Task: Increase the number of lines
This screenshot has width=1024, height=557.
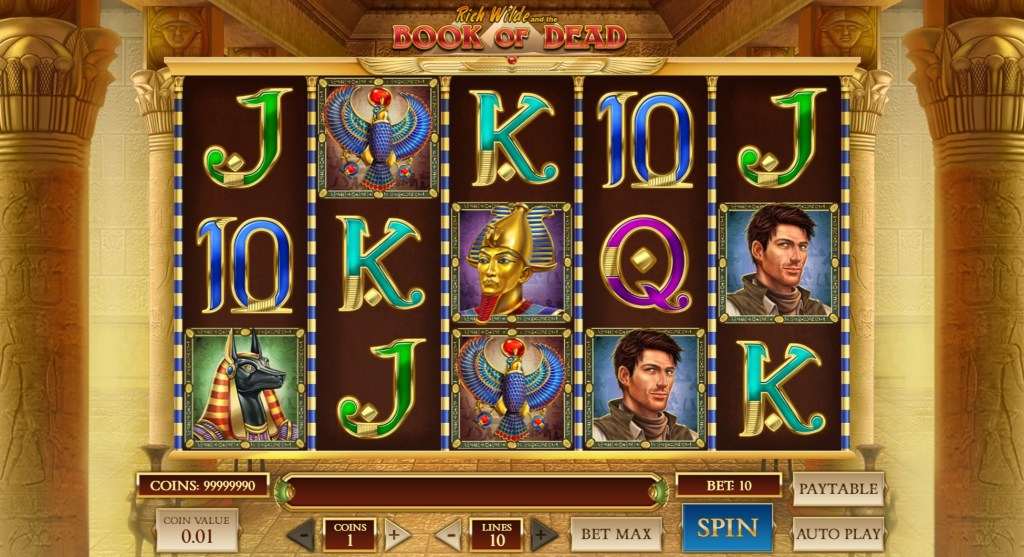Action: point(543,533)
